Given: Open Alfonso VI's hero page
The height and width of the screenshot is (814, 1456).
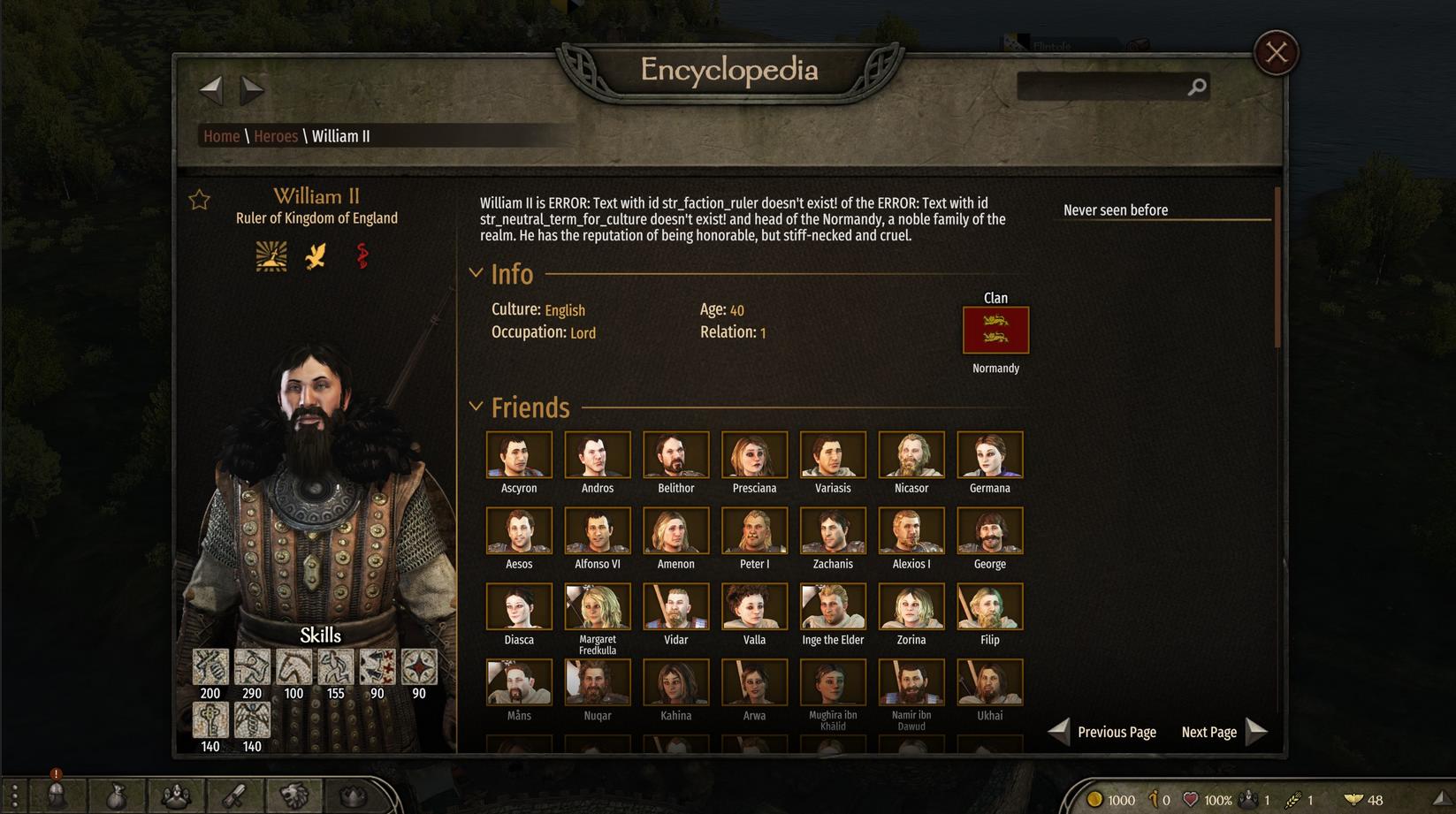Looking at the screenshot, I should [598, 530].
